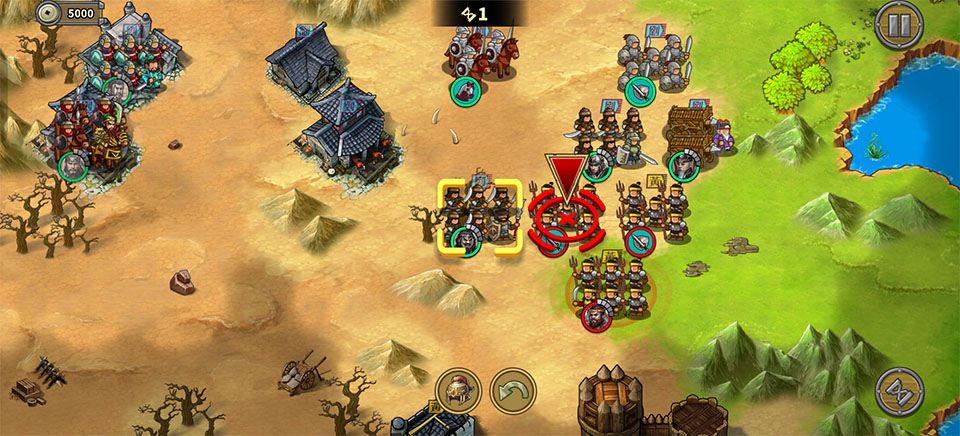This screenshot has height=436, width=960.
Task: Select the siege cart unit's general portrait
Action: (683, 164)
